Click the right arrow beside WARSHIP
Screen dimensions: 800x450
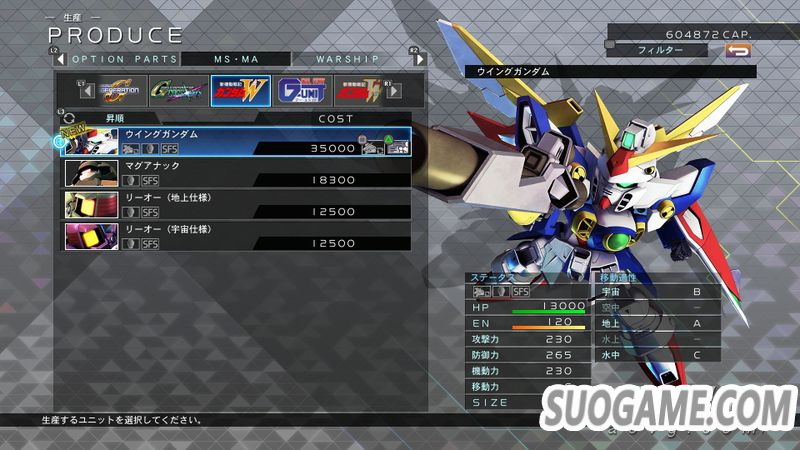pos(412,59)
